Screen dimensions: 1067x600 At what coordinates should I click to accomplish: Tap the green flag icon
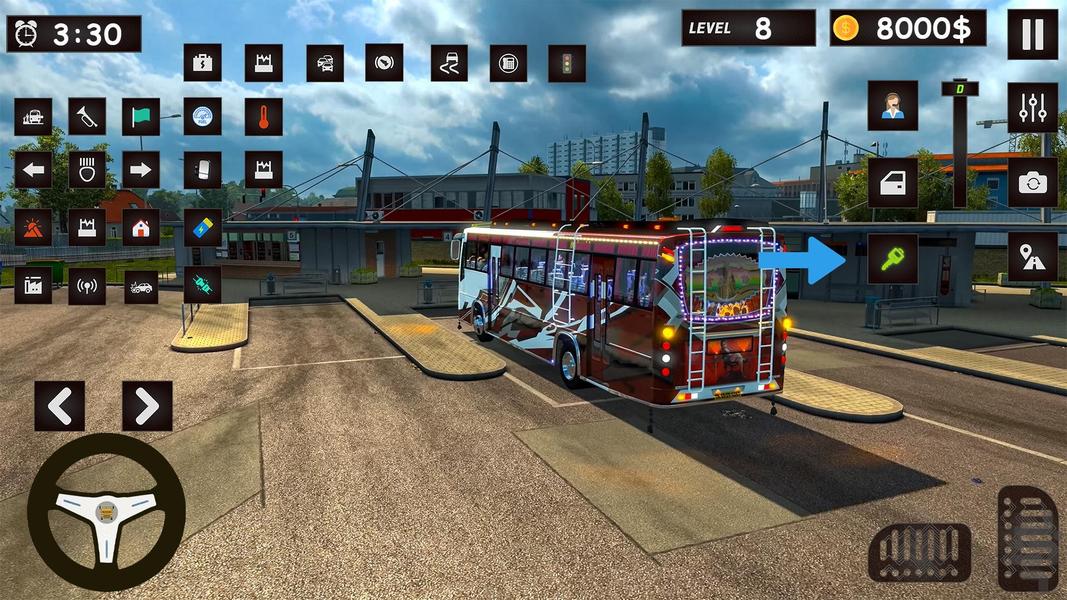[141, 117]
